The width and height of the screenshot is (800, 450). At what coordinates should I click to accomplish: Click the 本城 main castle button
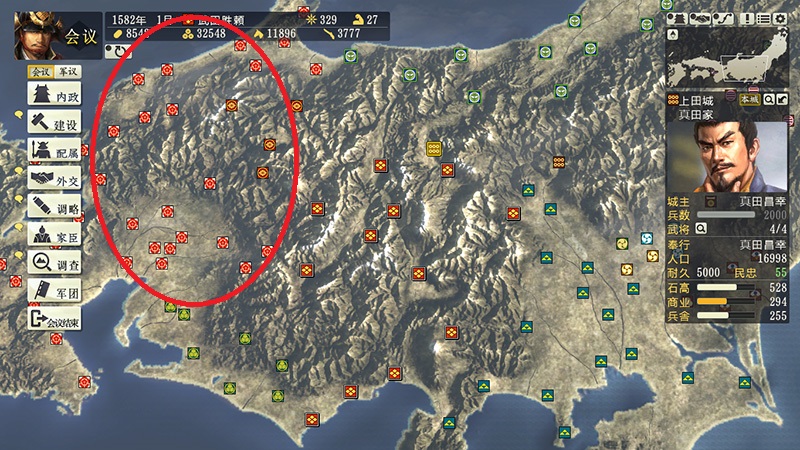[748, 100]
